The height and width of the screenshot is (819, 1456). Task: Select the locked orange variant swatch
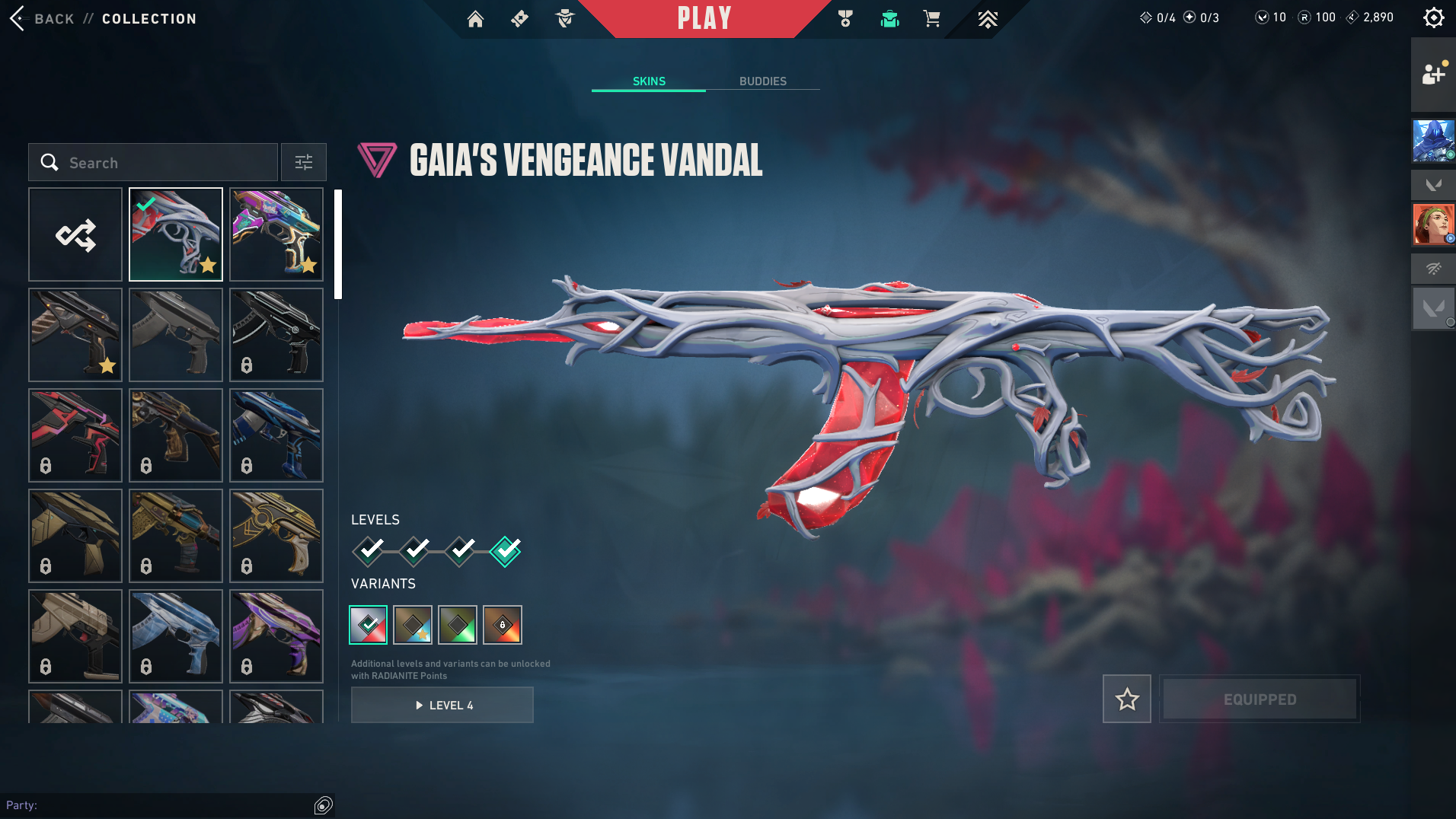(503, 625)
